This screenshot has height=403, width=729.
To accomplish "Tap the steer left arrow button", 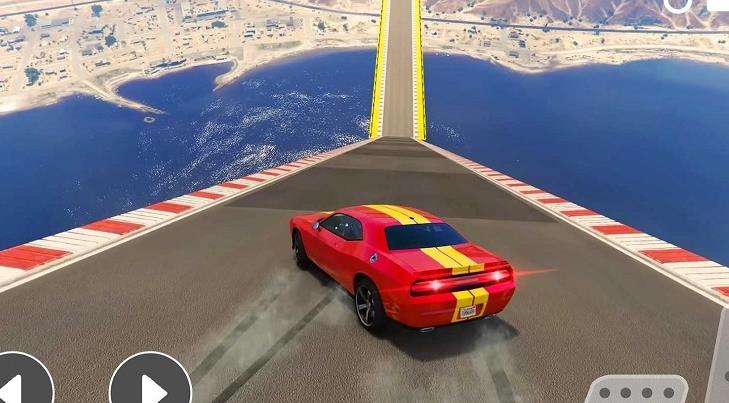I will click(x=20, y=384).
